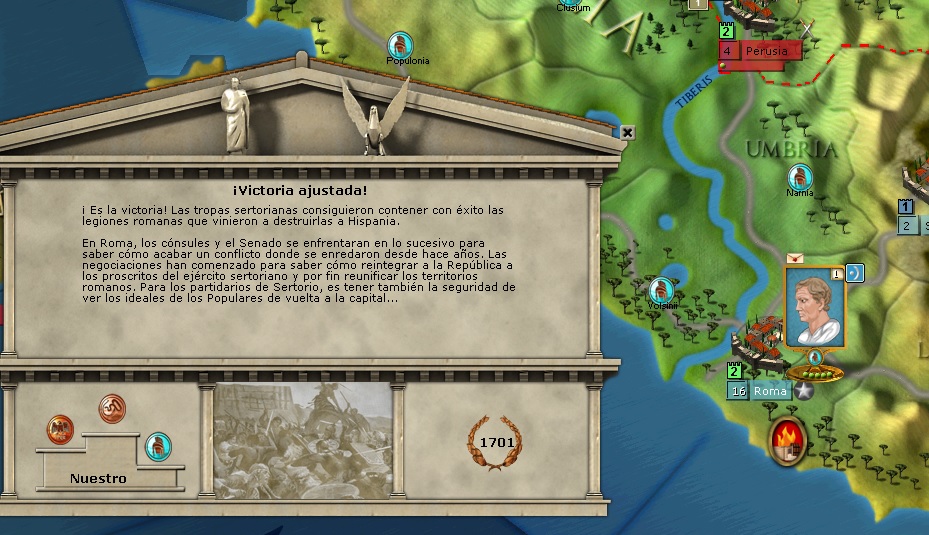
Task: Click the Populonia helmet marker
Action: click(401, 44)
